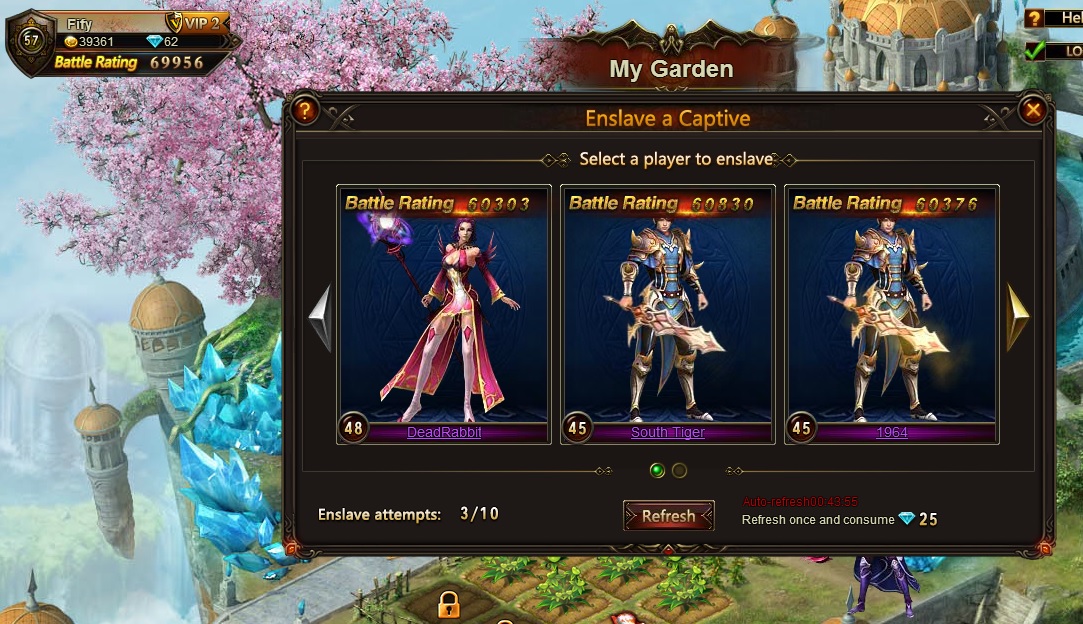Click the DeadRabbit name link

(444, 432)
